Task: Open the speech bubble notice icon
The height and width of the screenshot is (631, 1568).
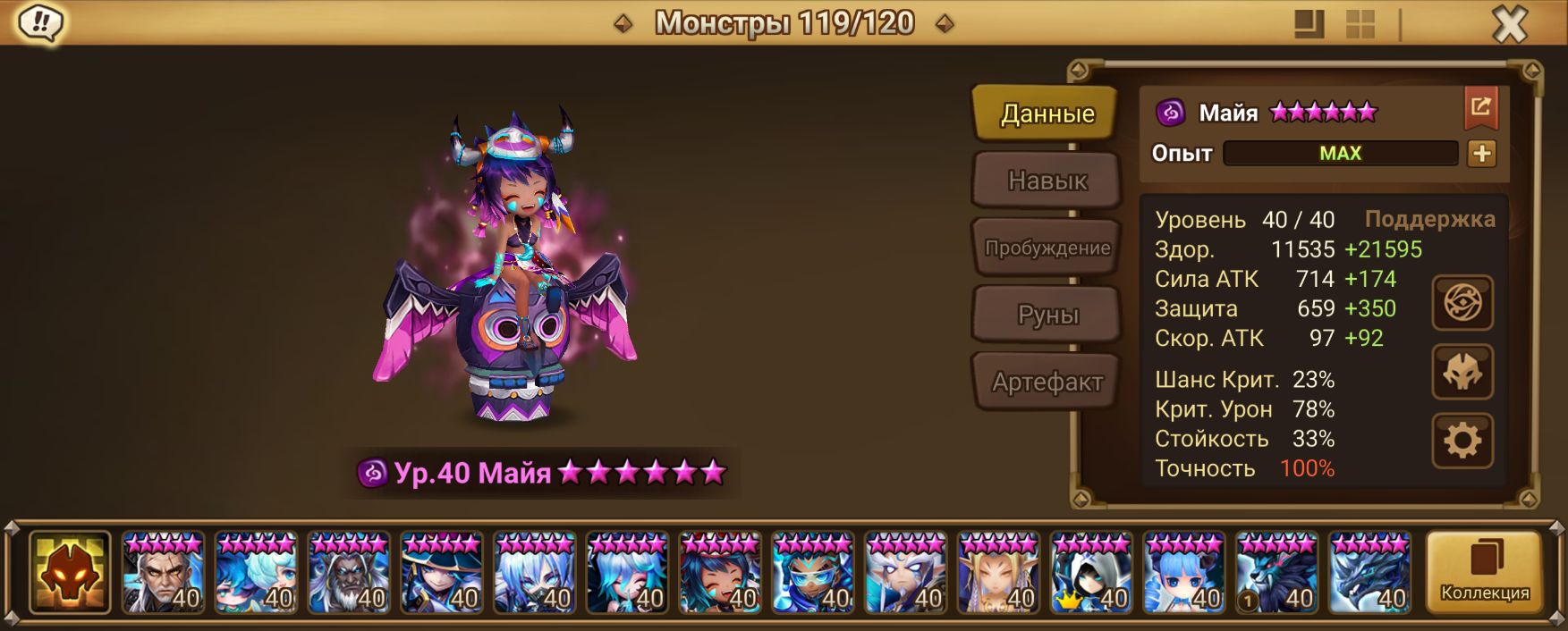Action: point(41,22)
